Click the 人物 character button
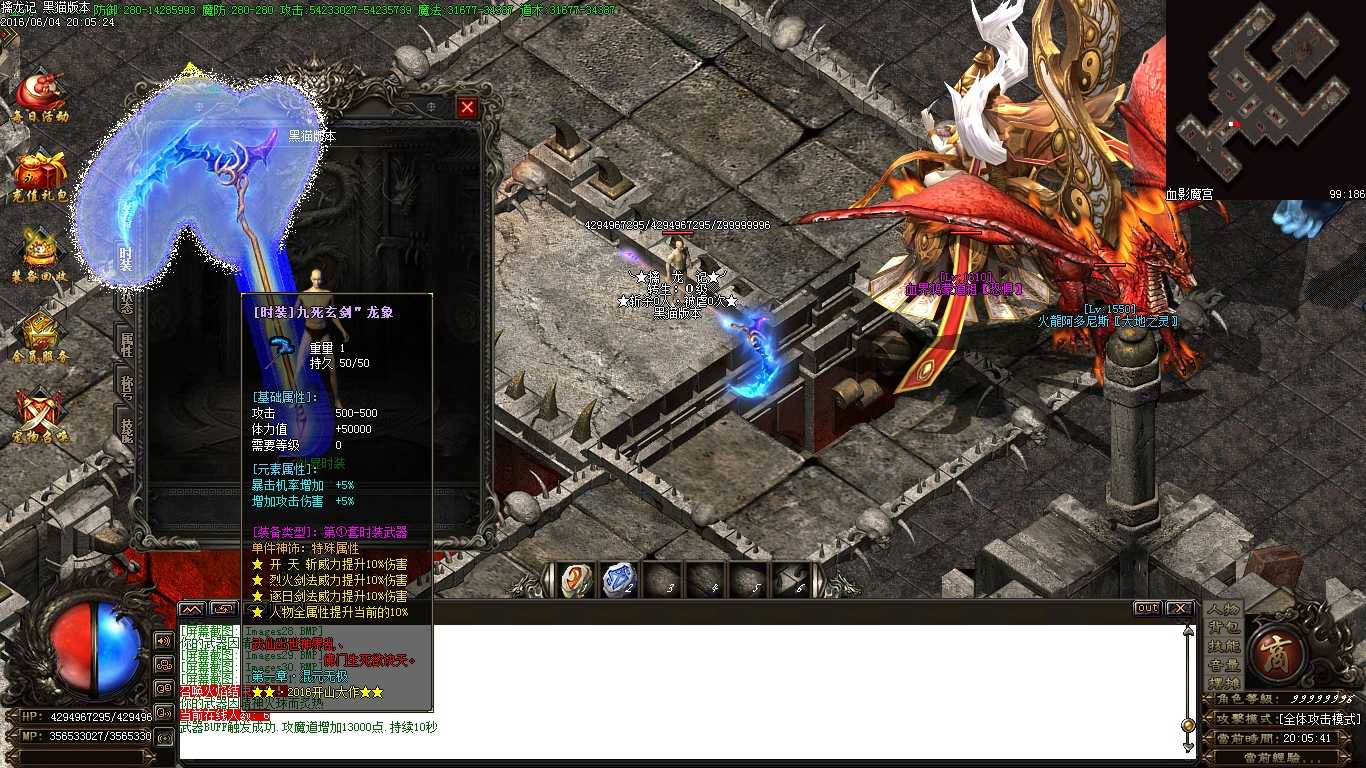1366x768 pixels. 1223,611
